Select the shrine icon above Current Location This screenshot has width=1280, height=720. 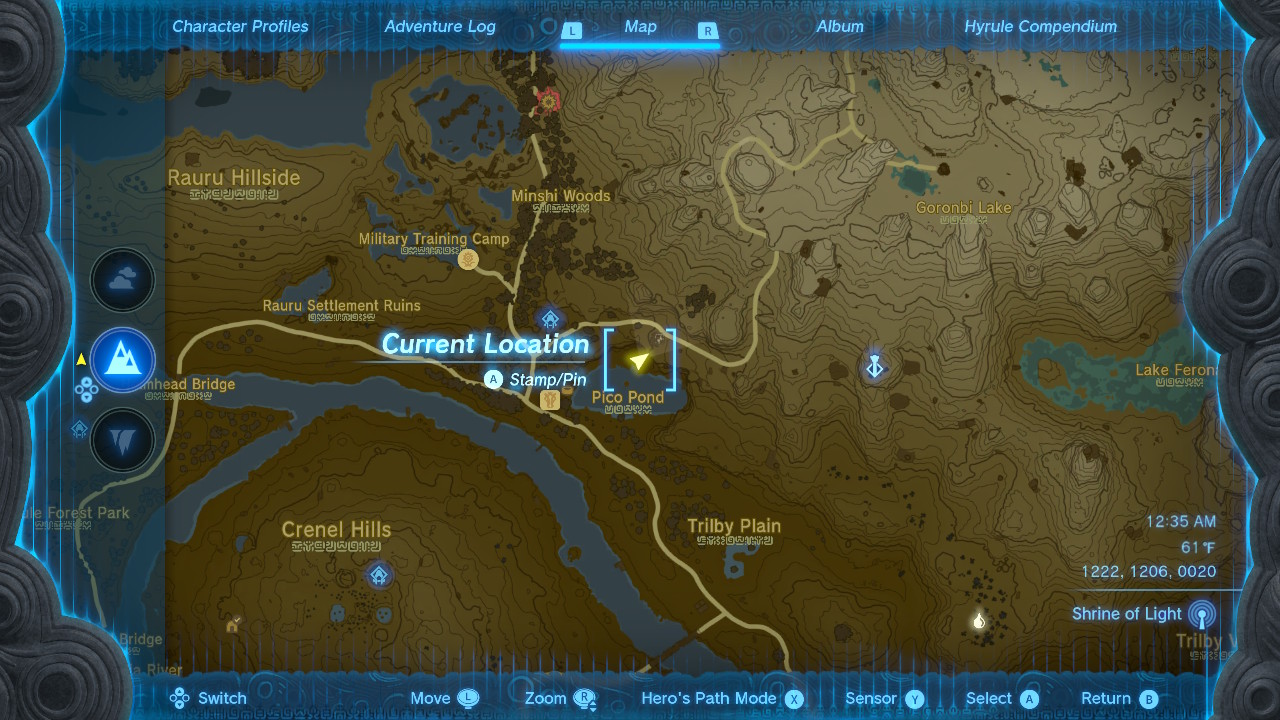pyautogui.click(x=550, y=318)
